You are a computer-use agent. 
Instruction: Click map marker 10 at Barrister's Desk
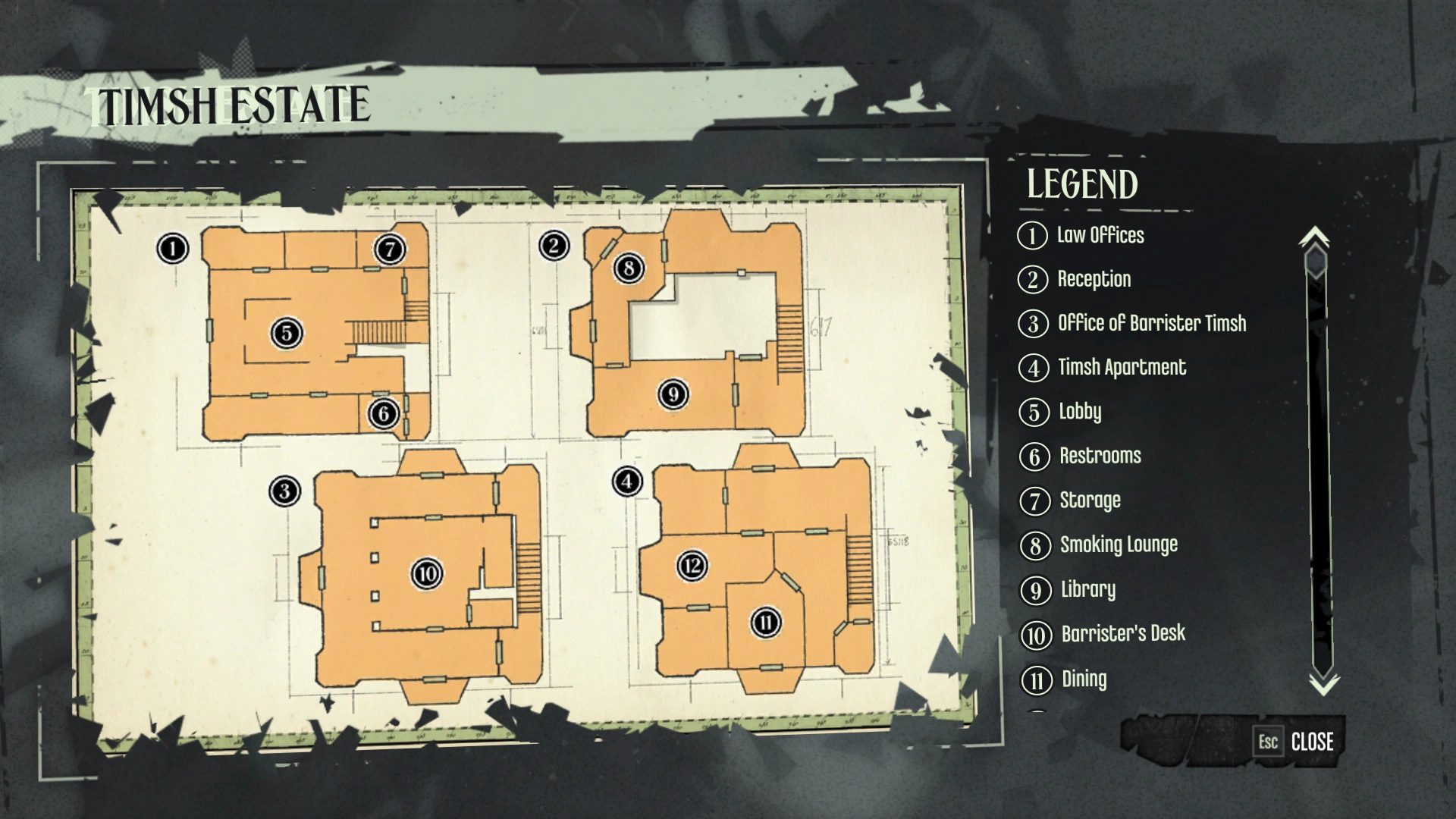click(427, 573)
